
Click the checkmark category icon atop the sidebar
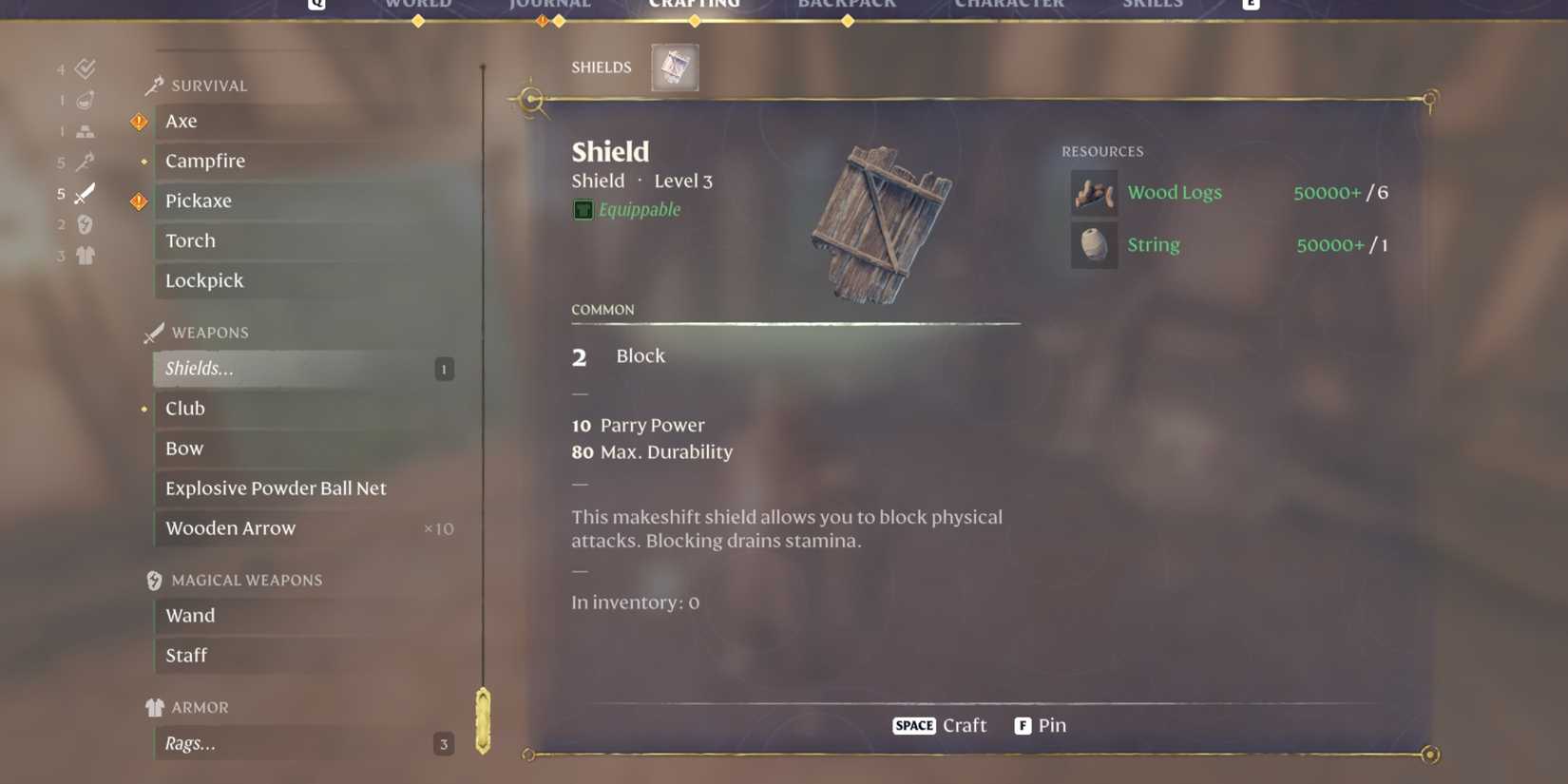click(x=84, y=67)
